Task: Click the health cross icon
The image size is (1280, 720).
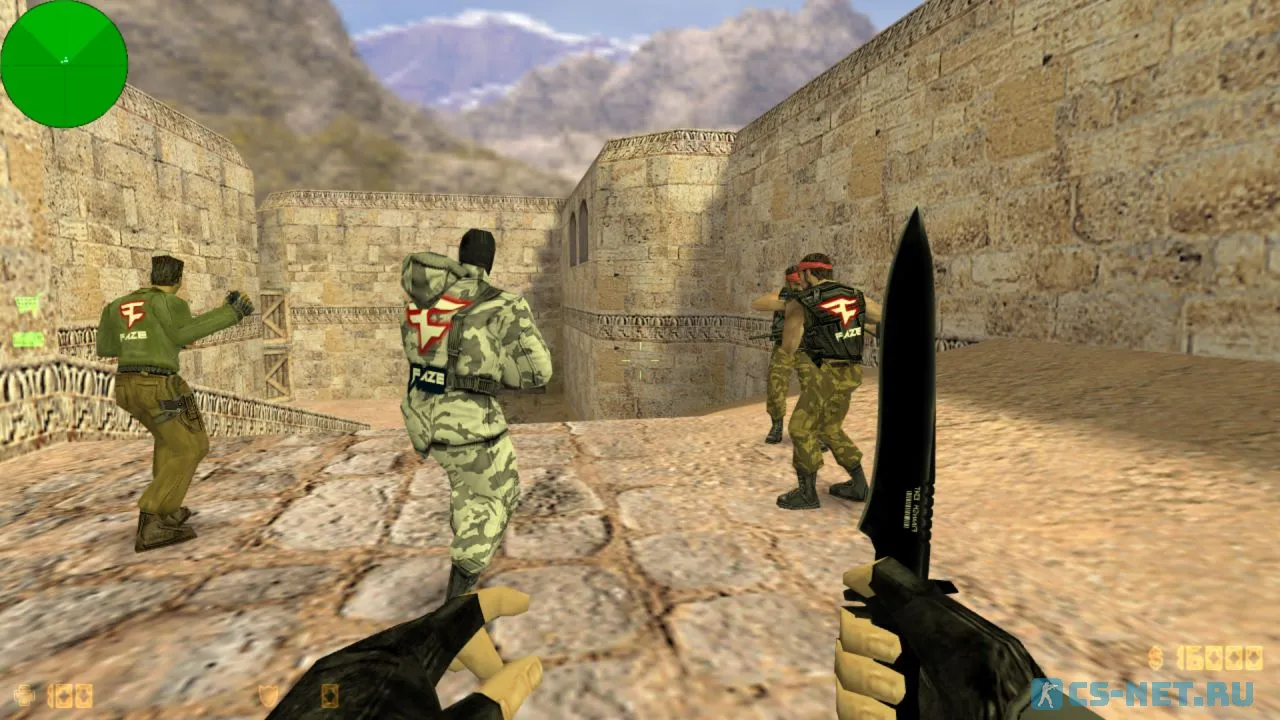Action: point(24,694)
